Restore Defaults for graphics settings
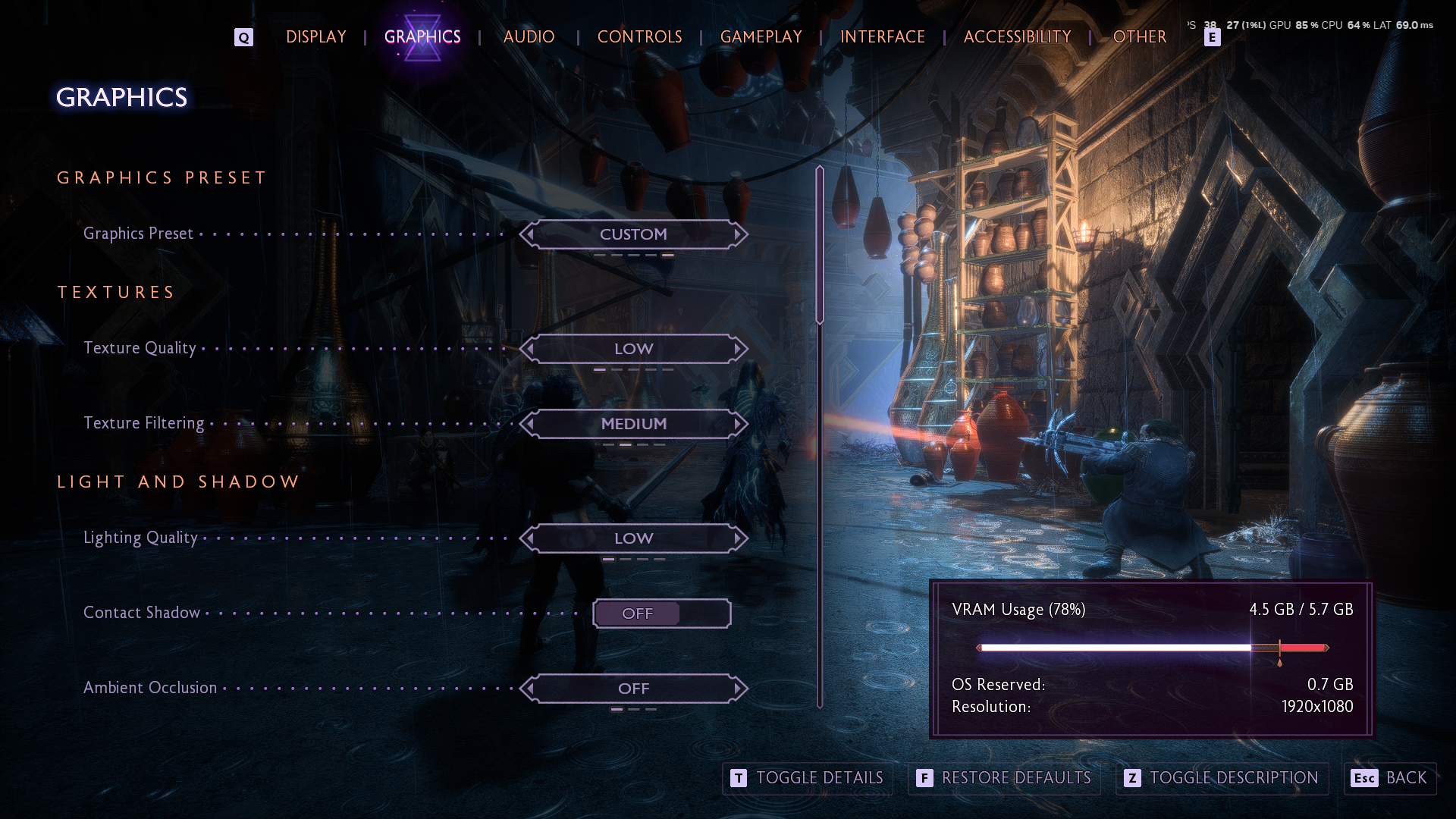The width and height of the screenshot is (1456, 819). click(x=1004, y=778)
